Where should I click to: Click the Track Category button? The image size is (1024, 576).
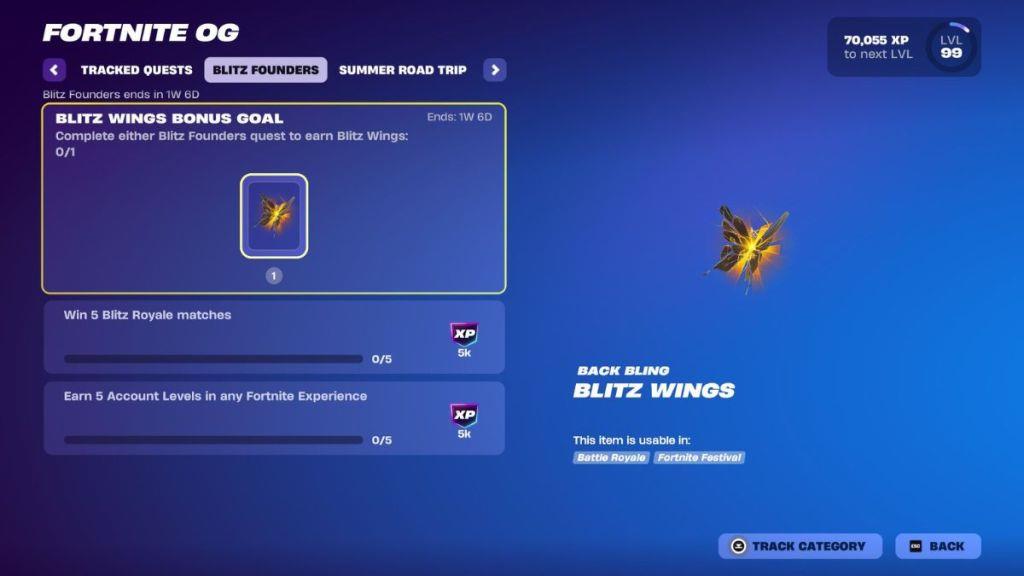799,546
